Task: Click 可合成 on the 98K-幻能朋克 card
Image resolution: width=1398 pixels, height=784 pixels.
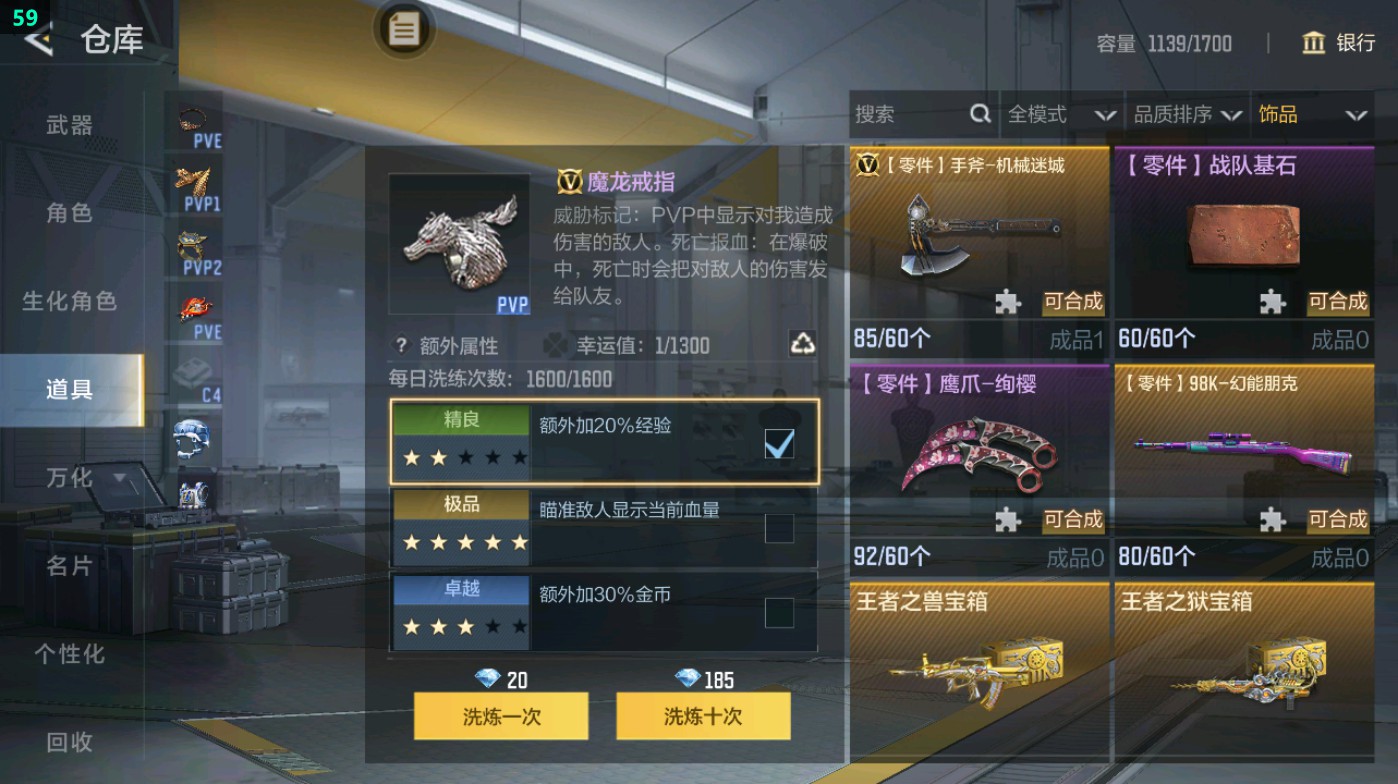Action: pos(1337,520)
